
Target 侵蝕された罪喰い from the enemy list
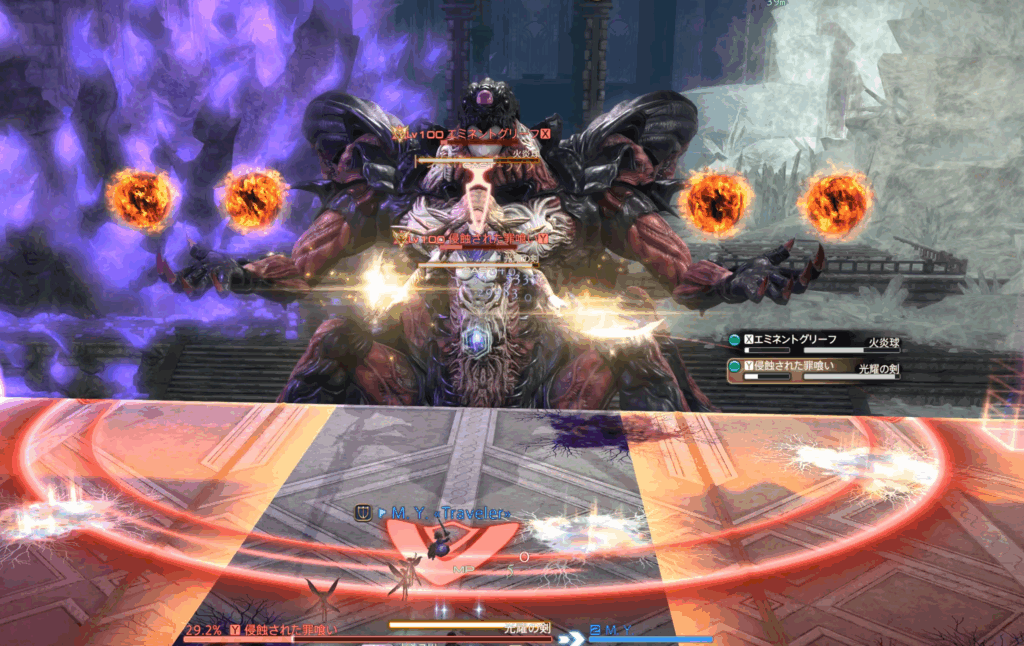797,368
